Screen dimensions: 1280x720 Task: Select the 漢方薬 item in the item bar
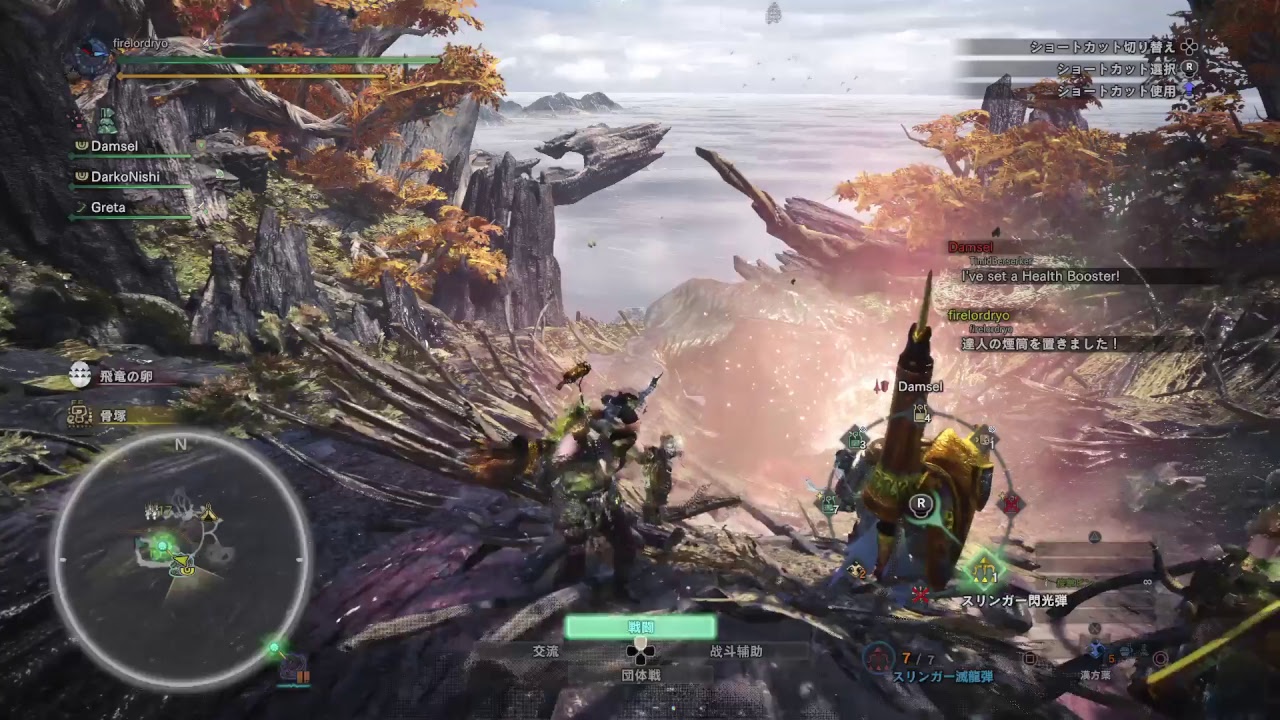pyautogui.click(x=1095, y=650)
